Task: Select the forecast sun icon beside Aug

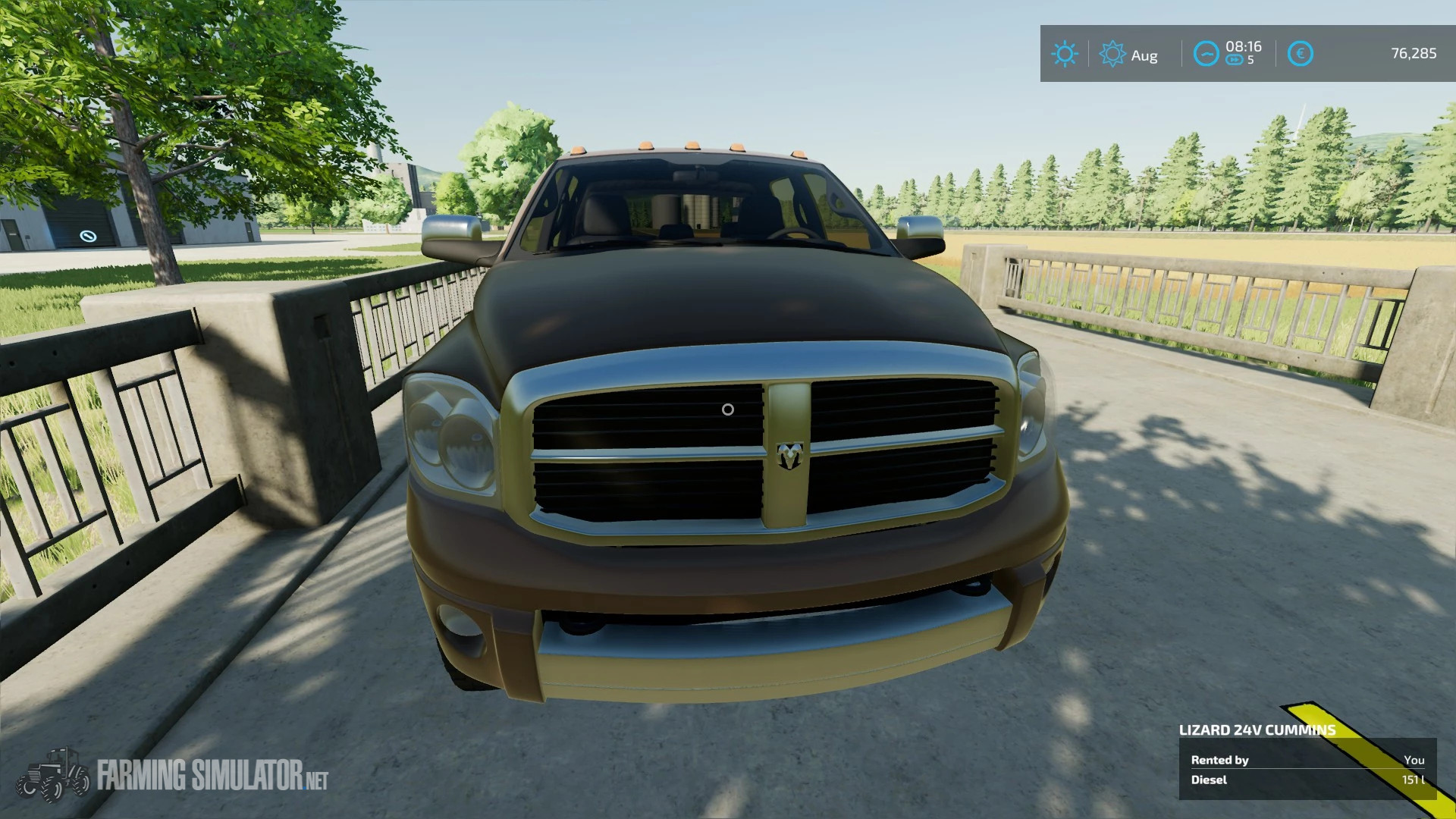Action: point(1112,54)
